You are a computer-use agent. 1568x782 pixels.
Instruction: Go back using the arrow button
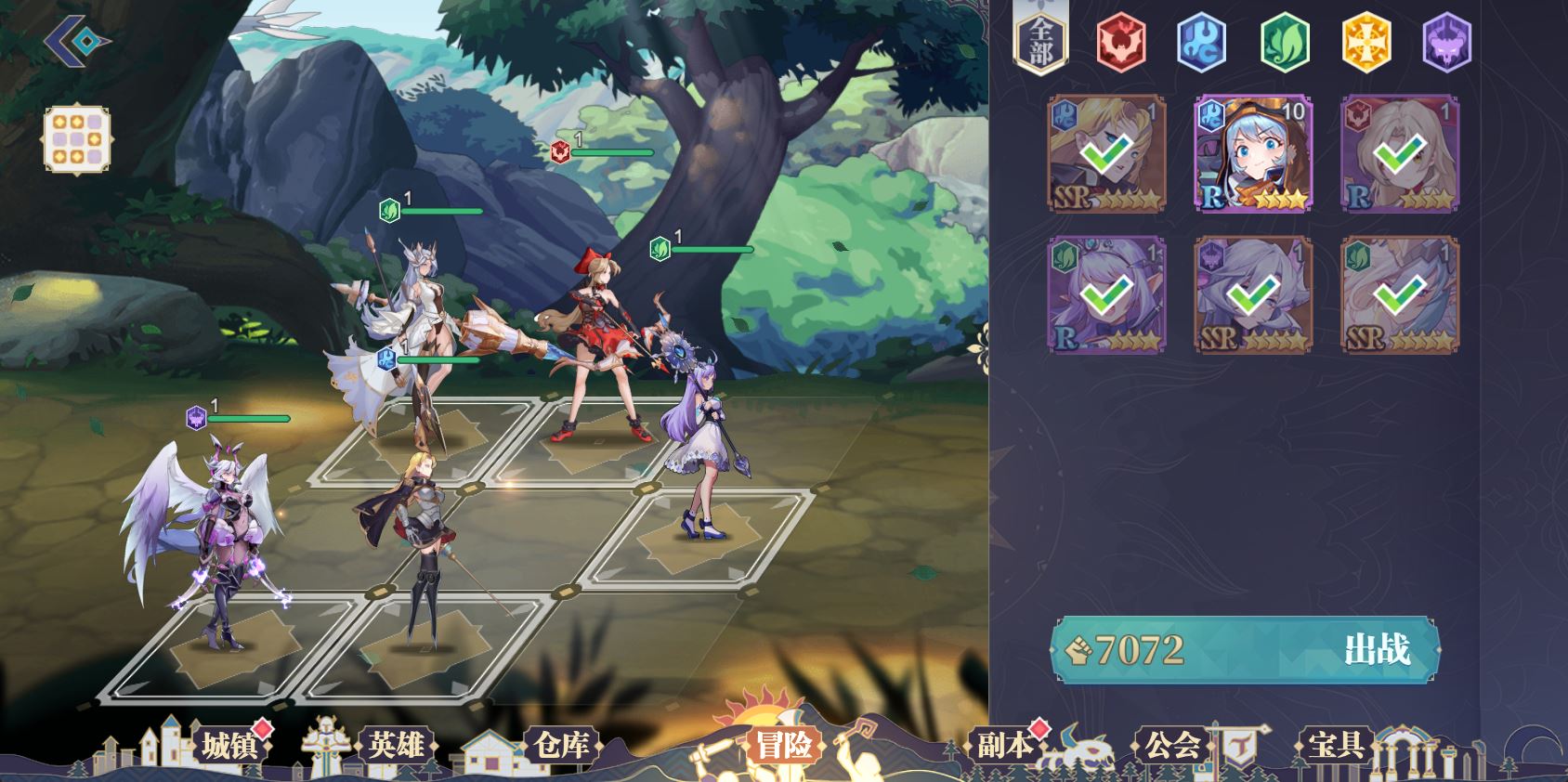pyautogui.click(x=76, y=41)
